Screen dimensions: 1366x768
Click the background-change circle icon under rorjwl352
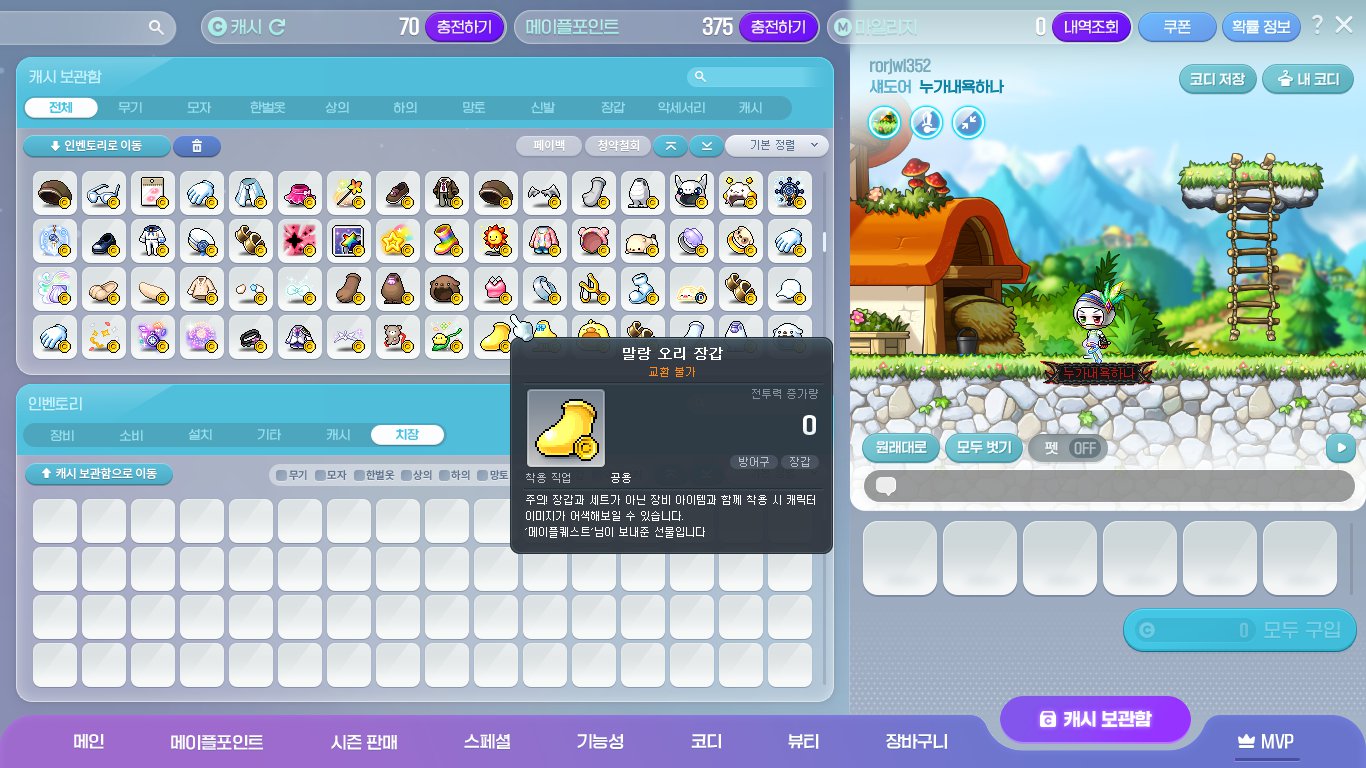[x=885, y=122]
